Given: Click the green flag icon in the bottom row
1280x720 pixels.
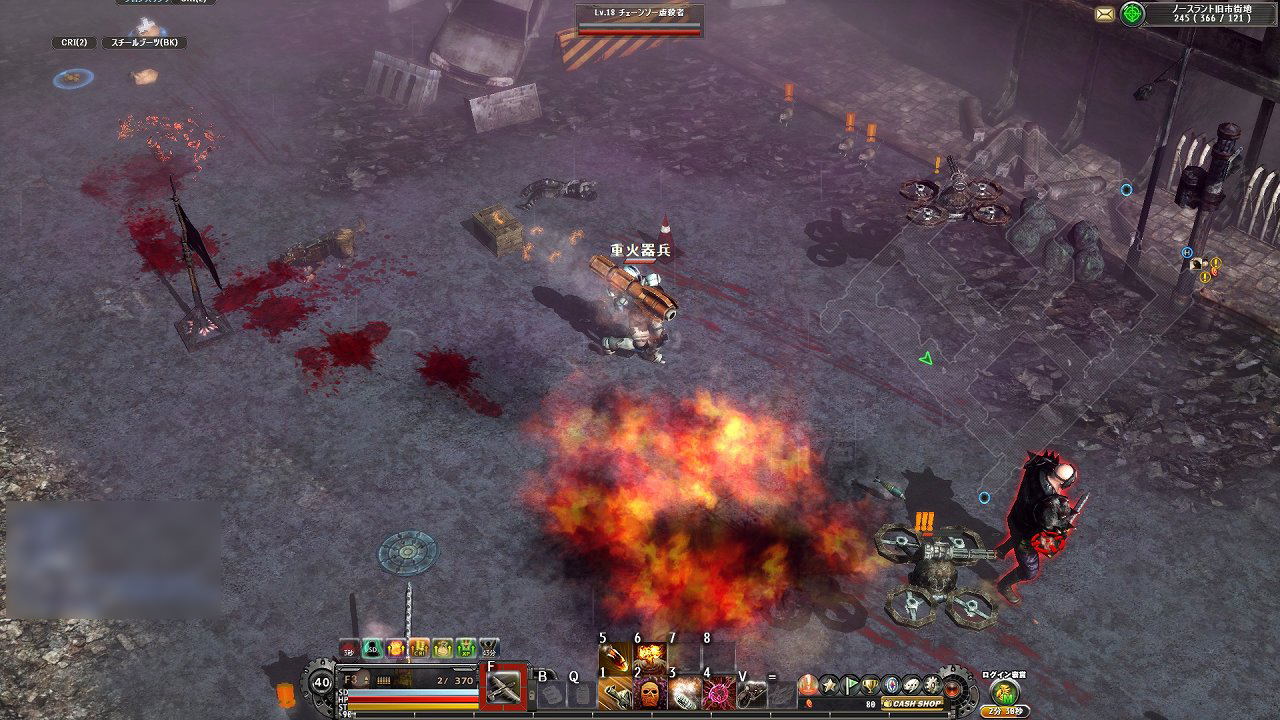Looking at the screenshot, I should coord(849,684).
